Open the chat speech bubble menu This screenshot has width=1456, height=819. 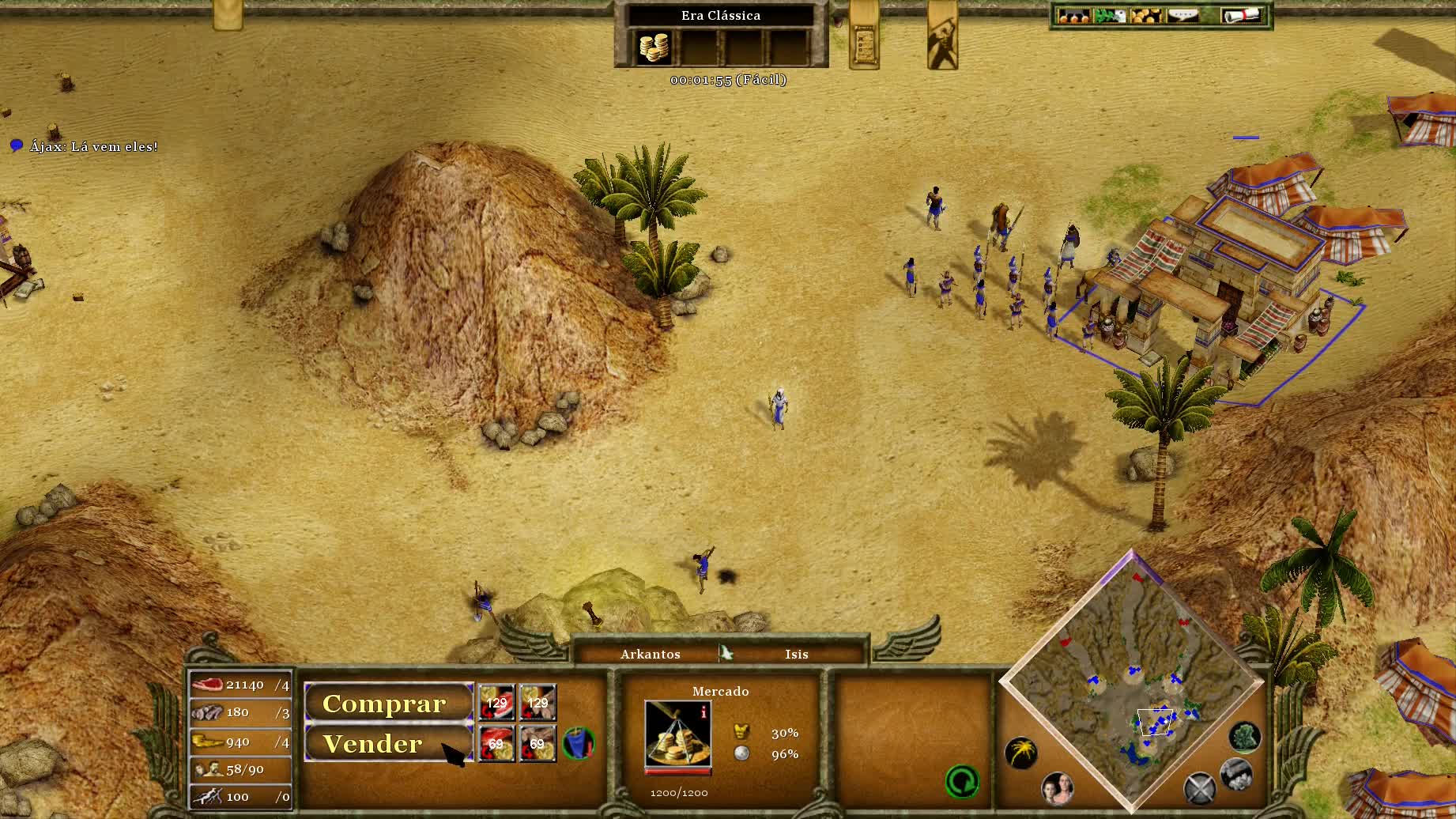(1182, 15)
